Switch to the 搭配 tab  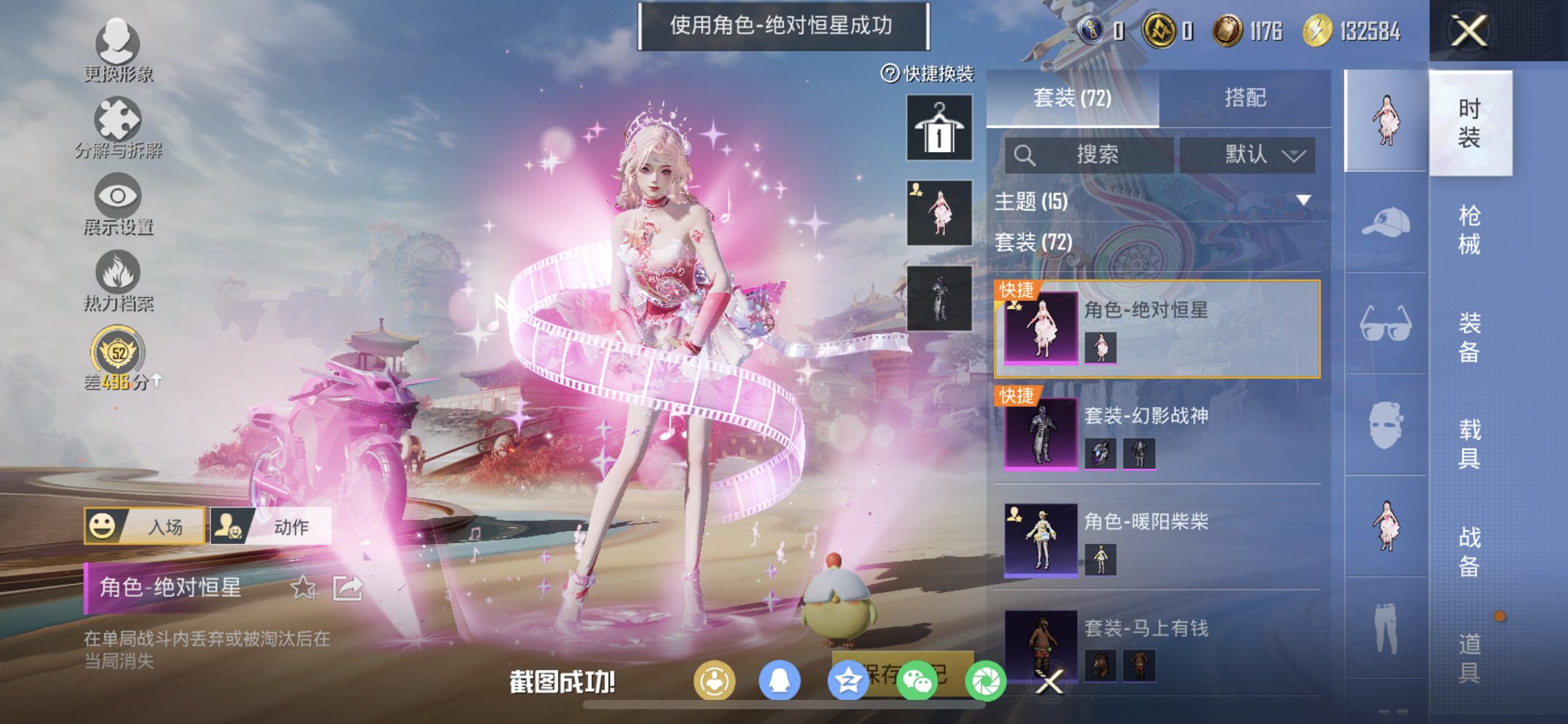(x=1247, y=97)
